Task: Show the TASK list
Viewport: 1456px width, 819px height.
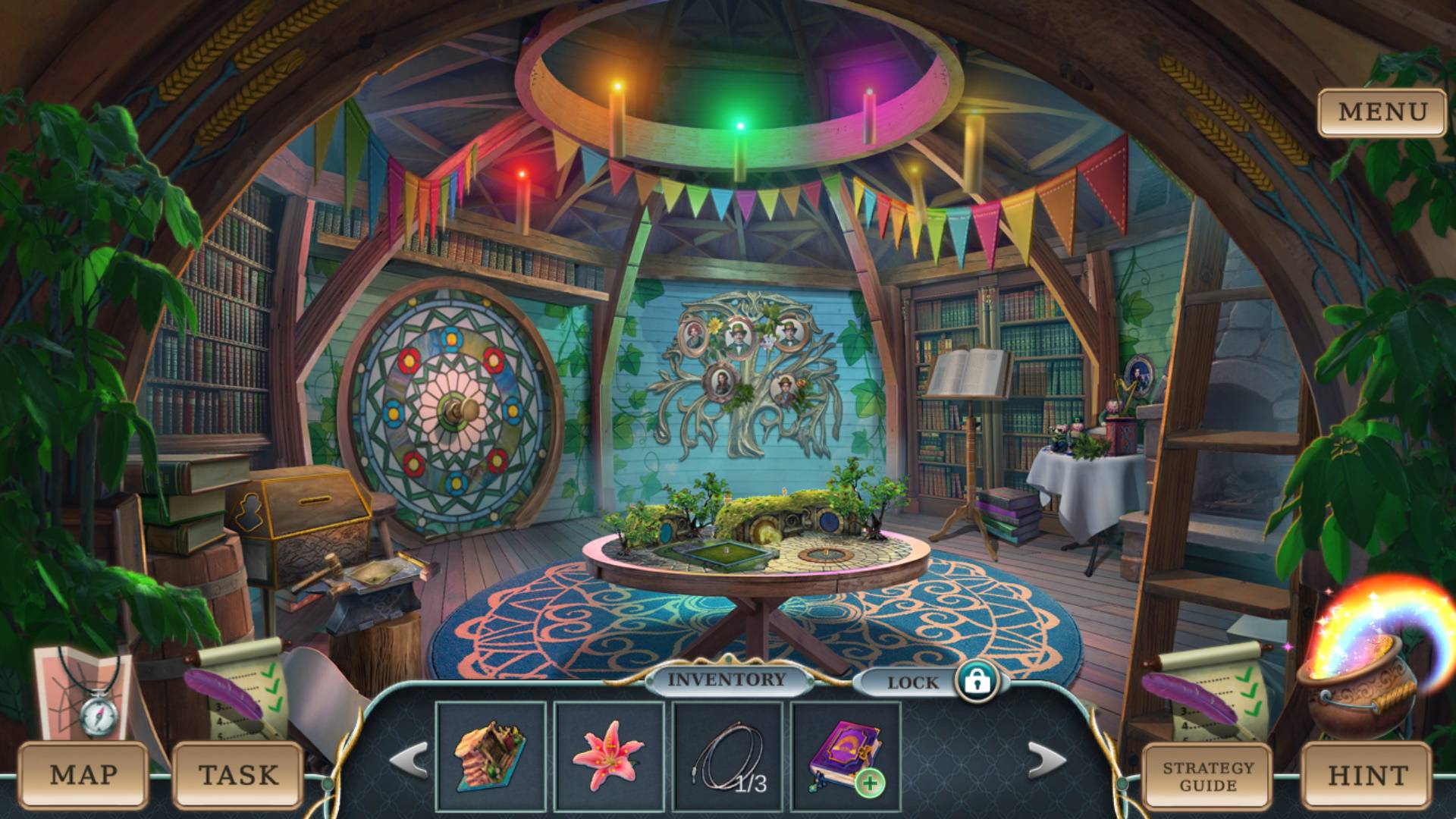Action: [x=238, y=775]
